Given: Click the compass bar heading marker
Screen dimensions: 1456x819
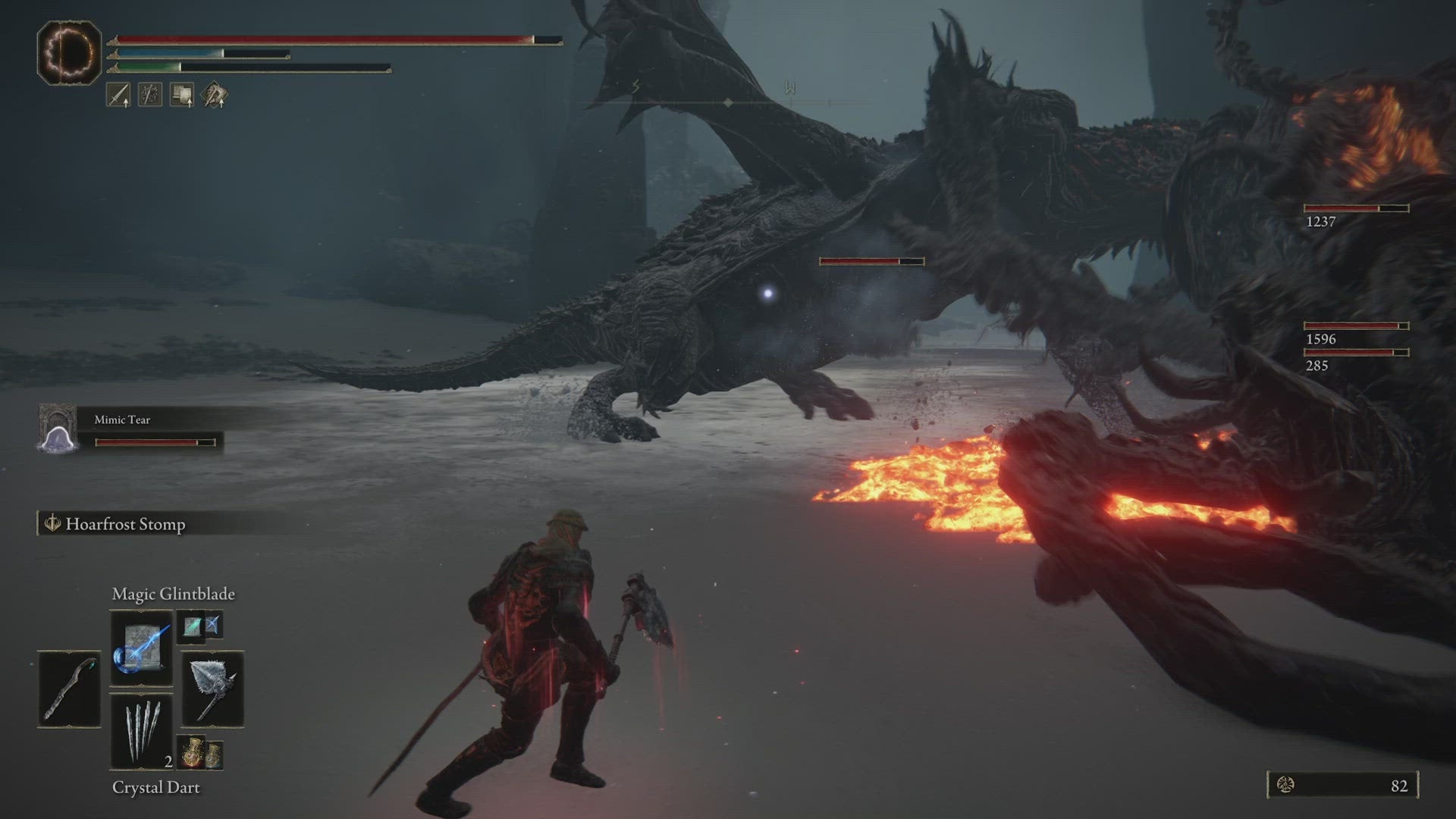Looking at the screenshot, I should 727,102.
